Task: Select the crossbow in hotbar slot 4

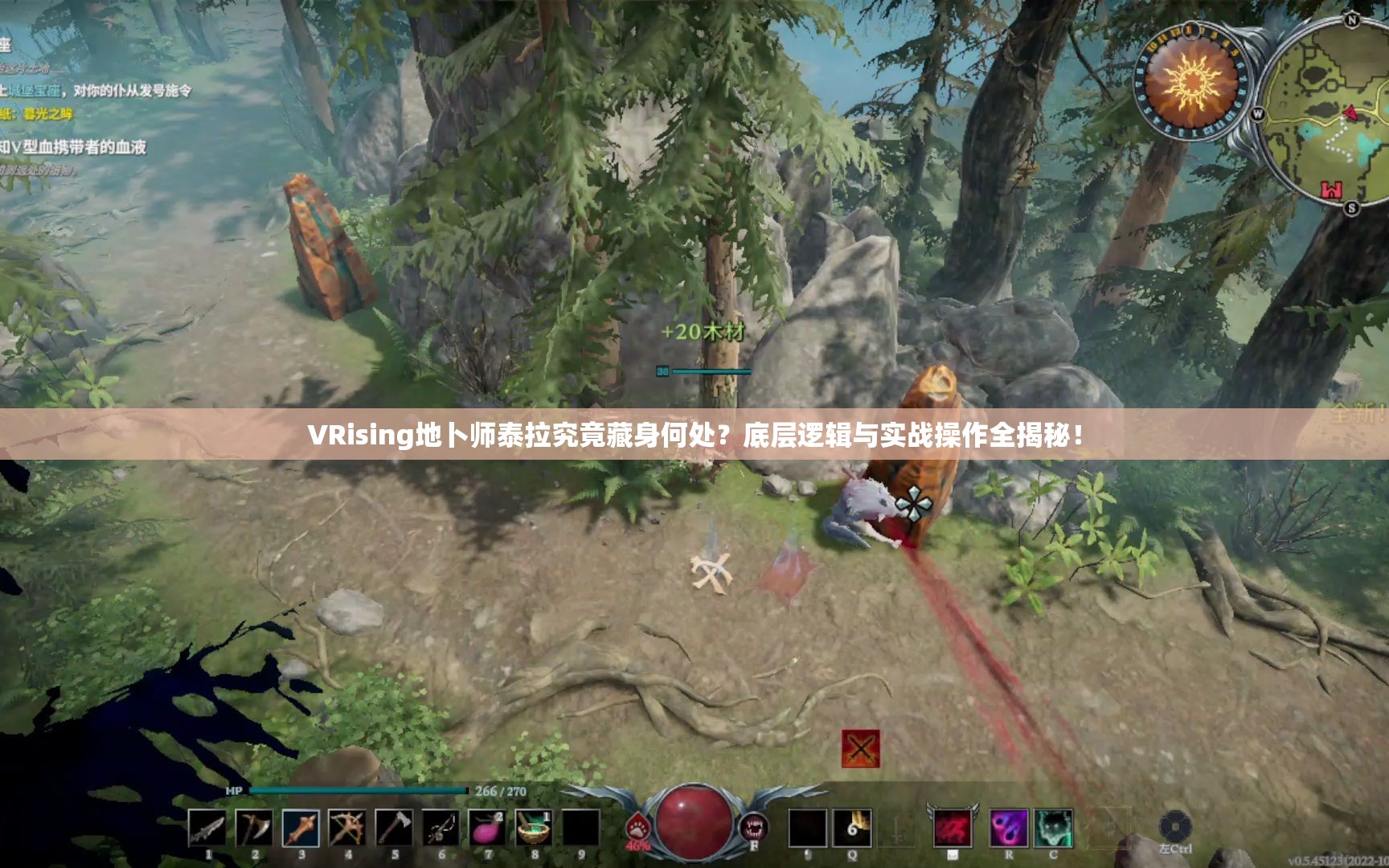Action: point(346,828)
